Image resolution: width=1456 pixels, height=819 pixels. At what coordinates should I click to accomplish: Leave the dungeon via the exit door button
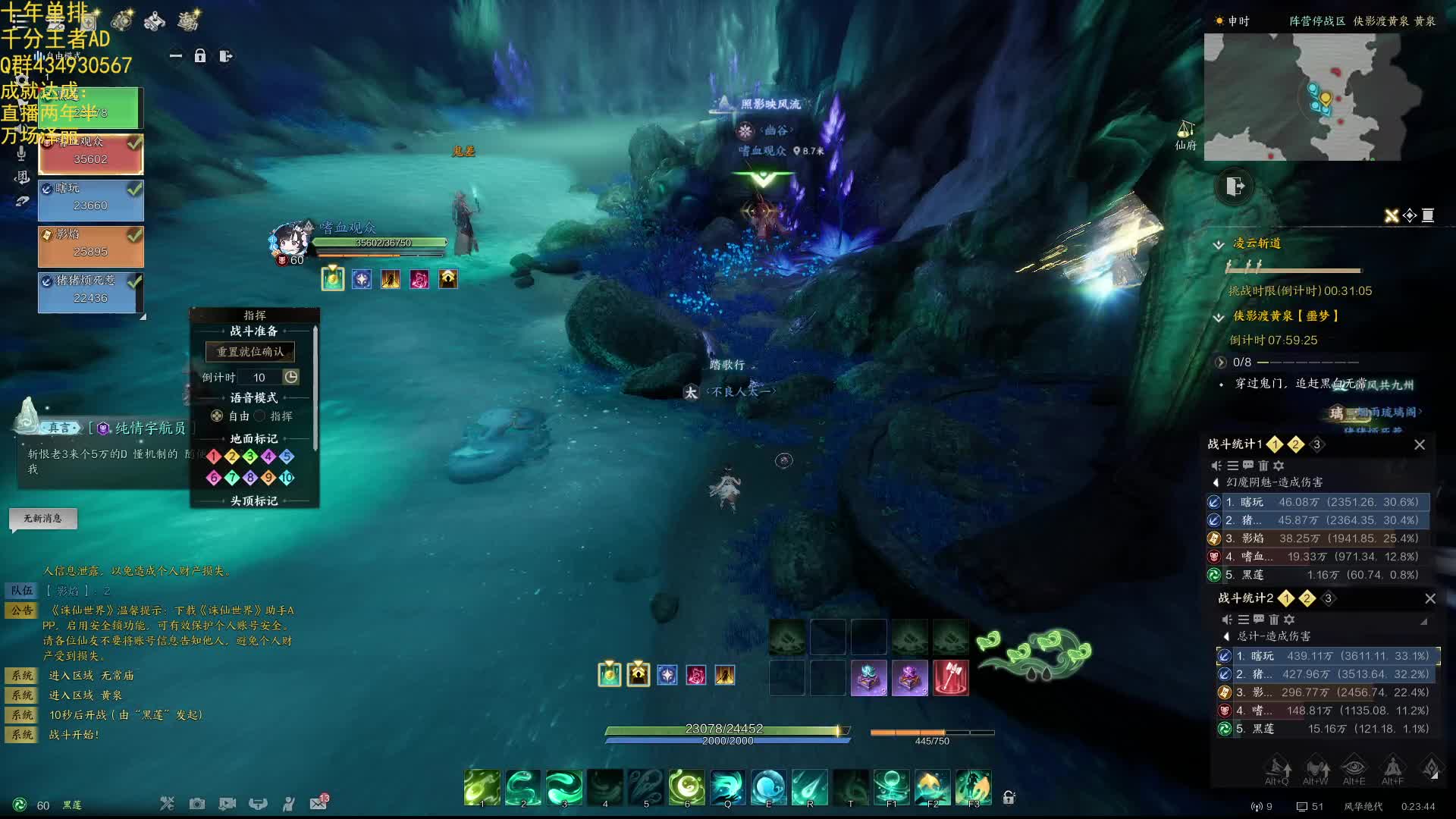[x=1235, y=187]
